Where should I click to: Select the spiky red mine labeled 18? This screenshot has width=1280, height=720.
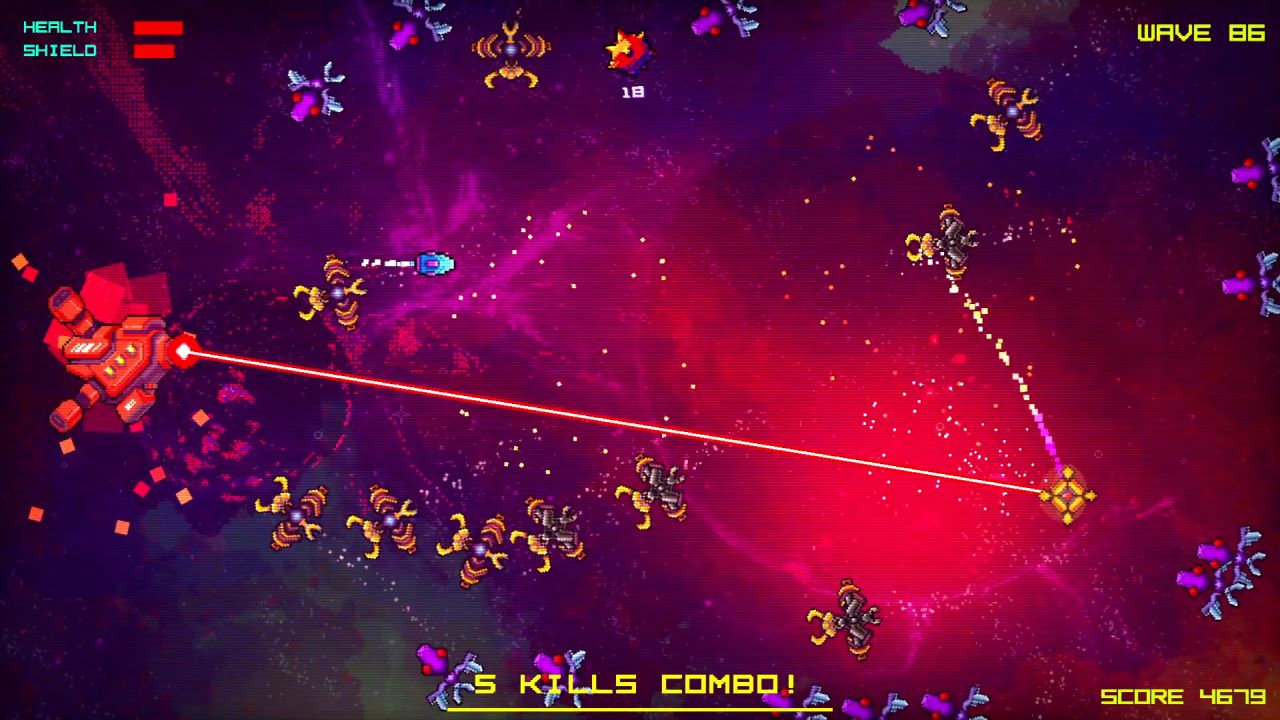[x=628, y=48]
